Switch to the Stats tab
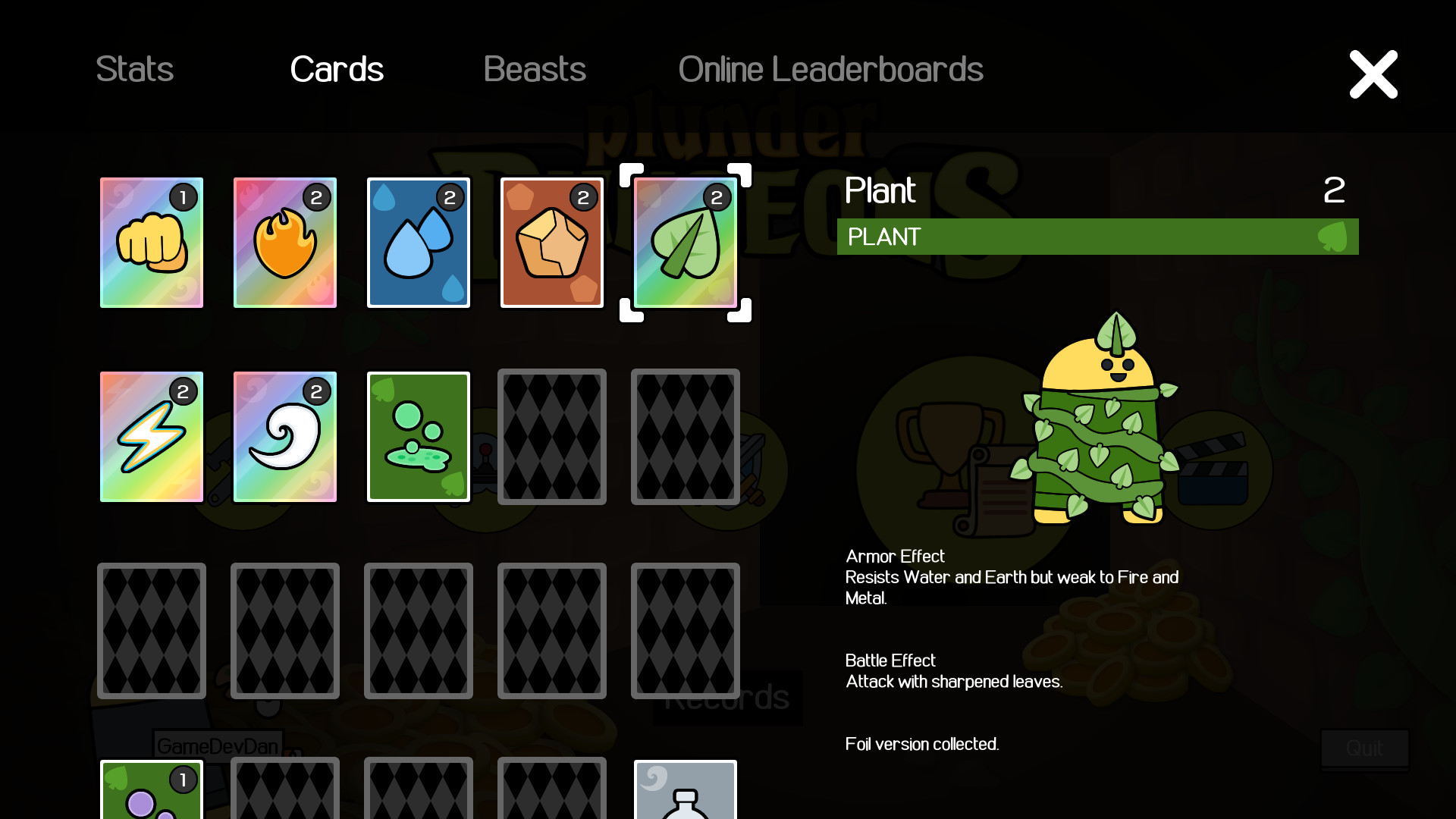 (134, 69)
